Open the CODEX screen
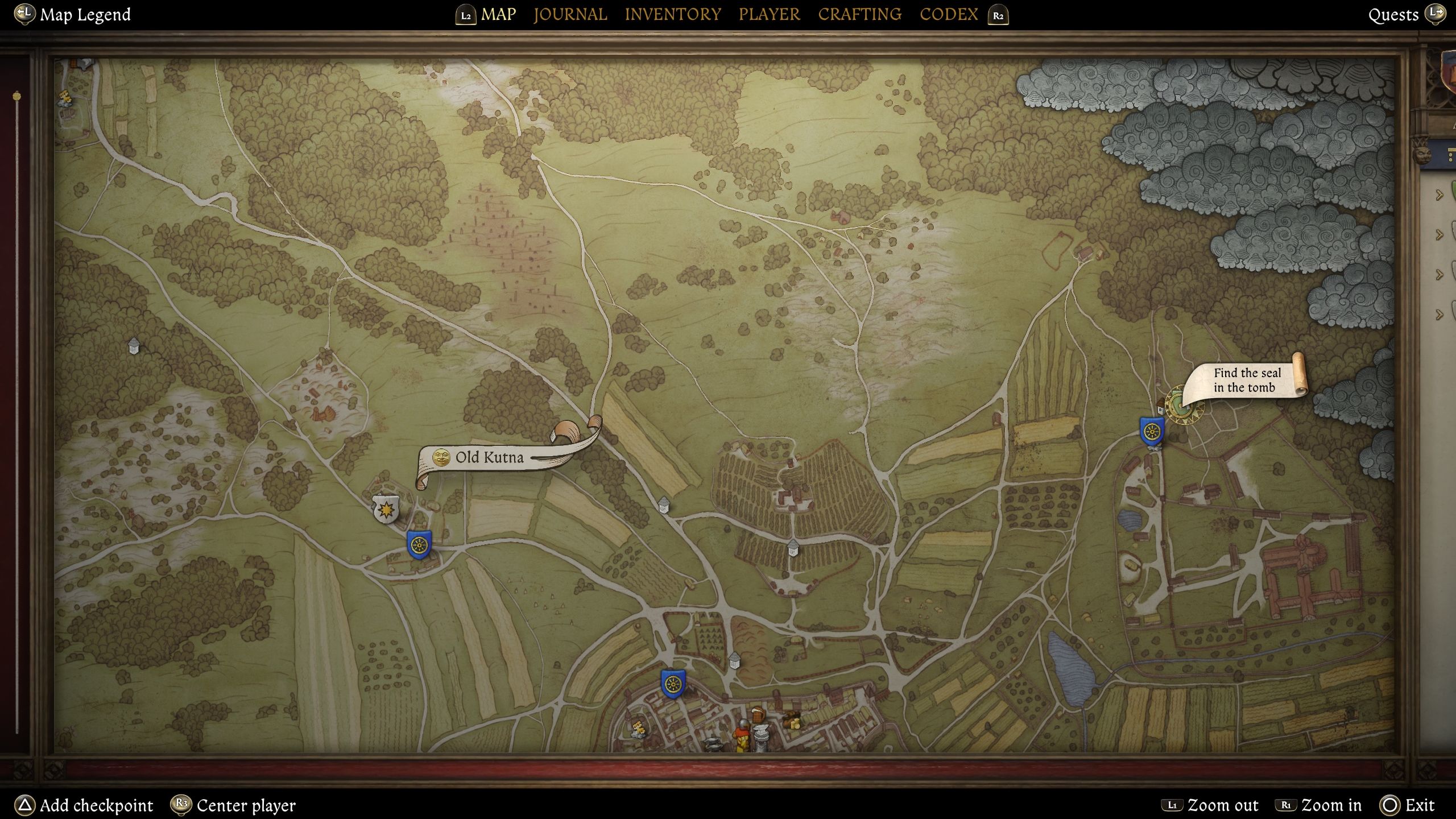This screenshot has height=819, width=1456. 948,14
